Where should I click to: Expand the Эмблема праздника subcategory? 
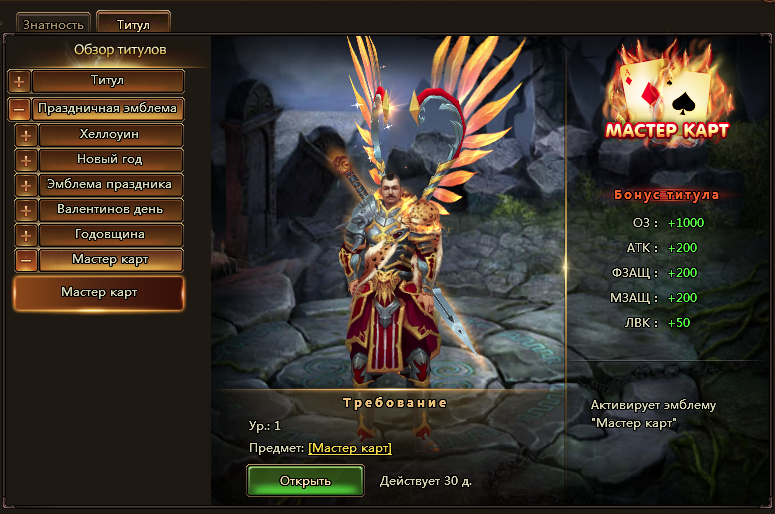(x=26, y=185)
